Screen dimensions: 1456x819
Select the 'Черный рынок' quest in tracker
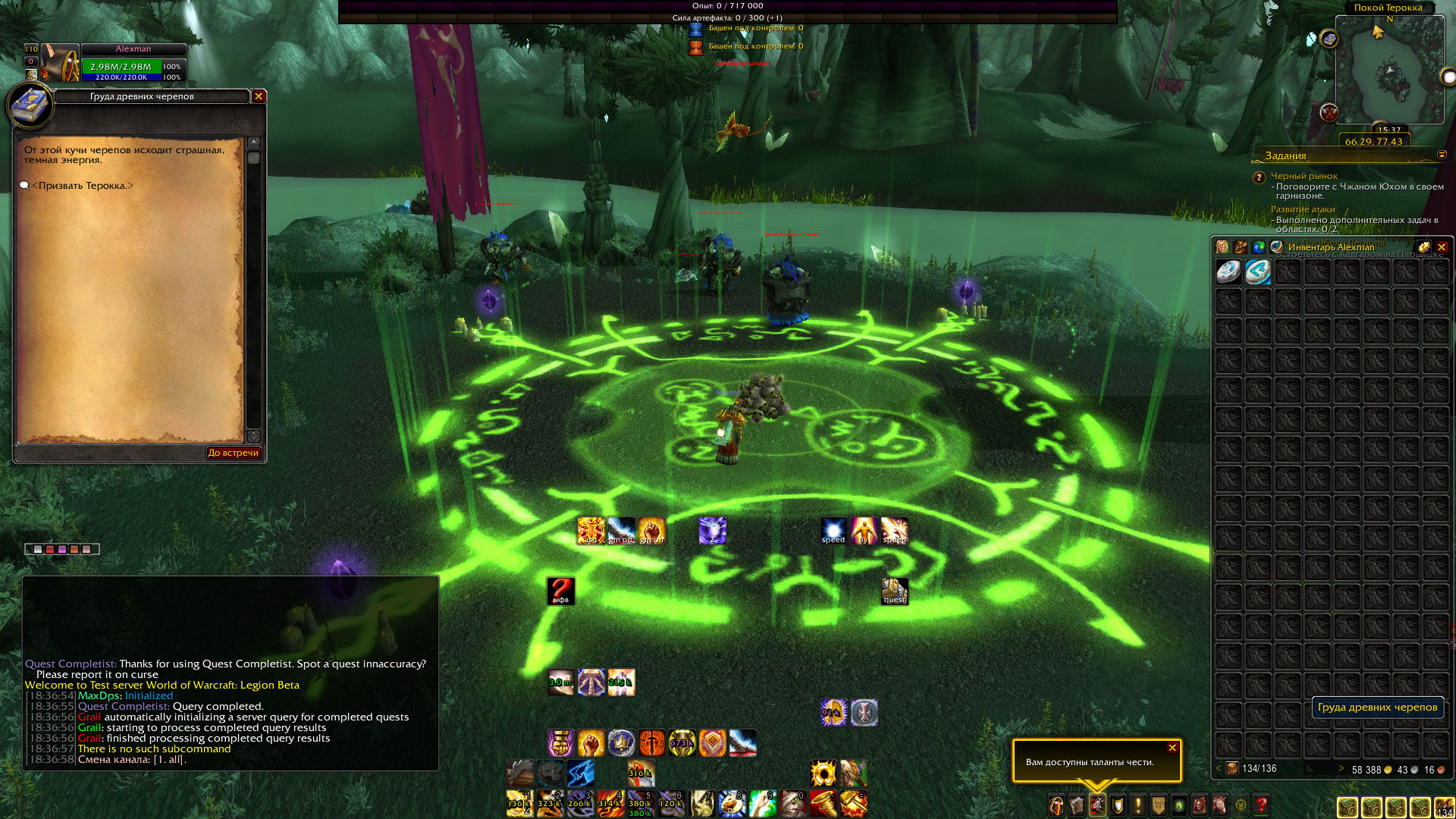click(x=1304, y=176)
